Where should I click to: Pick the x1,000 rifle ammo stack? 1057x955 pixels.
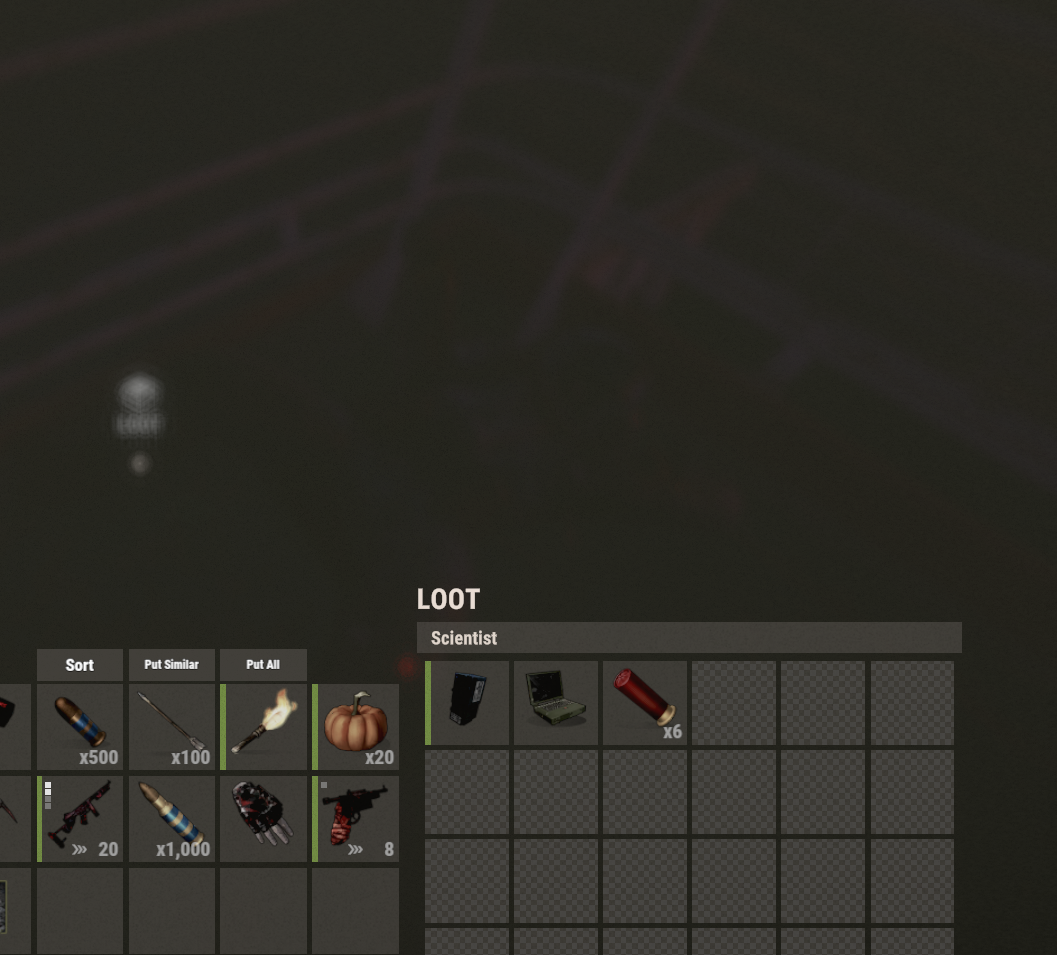click(x=172, y=818)
